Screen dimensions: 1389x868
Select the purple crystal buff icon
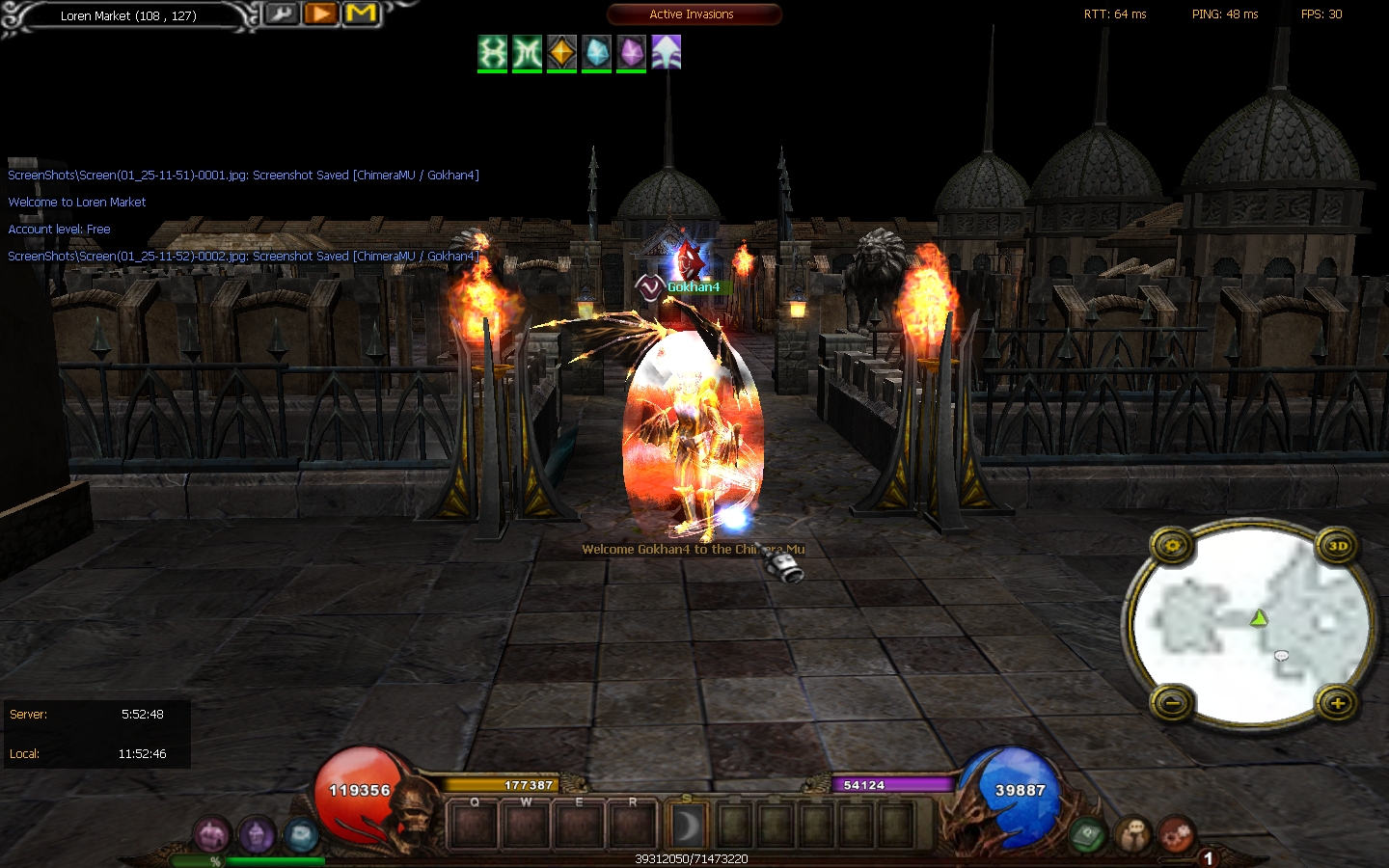pos(631,52)
